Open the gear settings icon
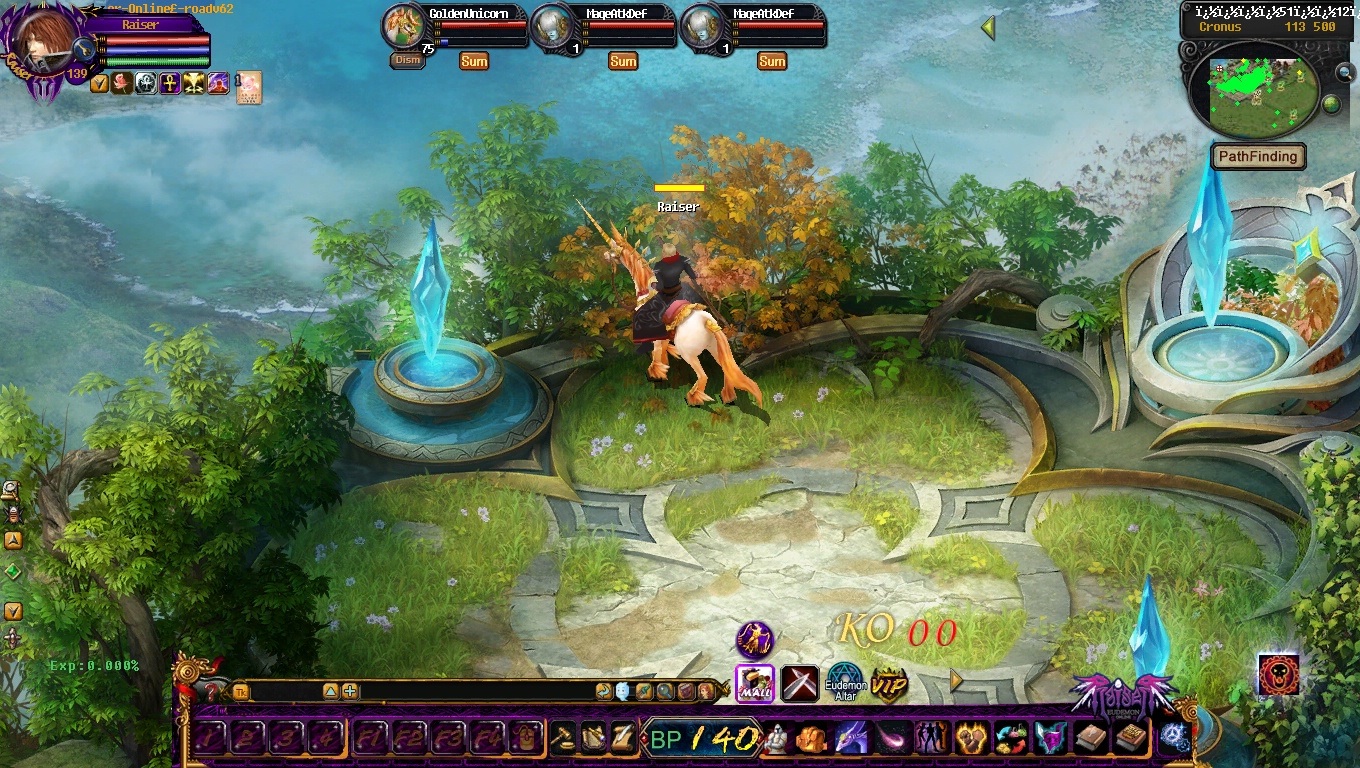This screenshot has width=1360, height=768. point(1173,738)
